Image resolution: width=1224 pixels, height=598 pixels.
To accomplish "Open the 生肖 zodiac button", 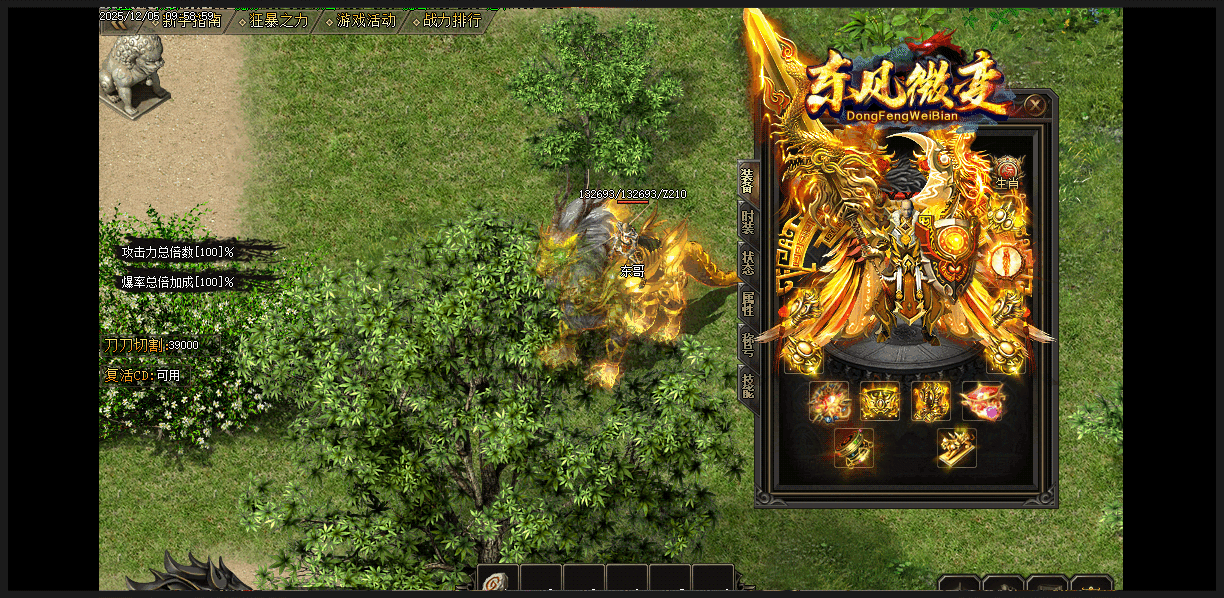I will (1007, 172).
